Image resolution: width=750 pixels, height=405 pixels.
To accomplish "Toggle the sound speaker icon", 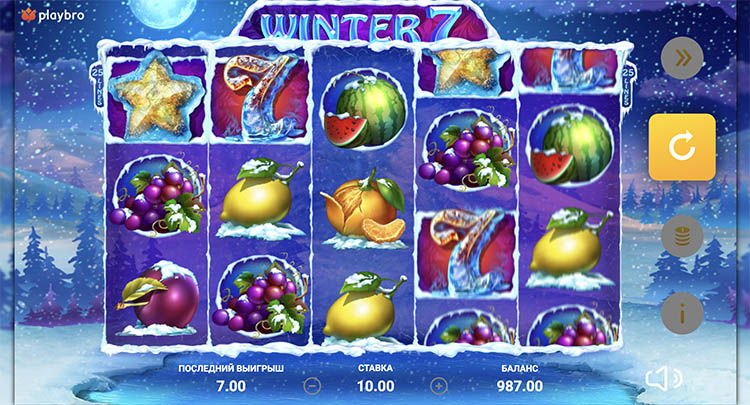I will pyautogui.click(x=663, y=378).
